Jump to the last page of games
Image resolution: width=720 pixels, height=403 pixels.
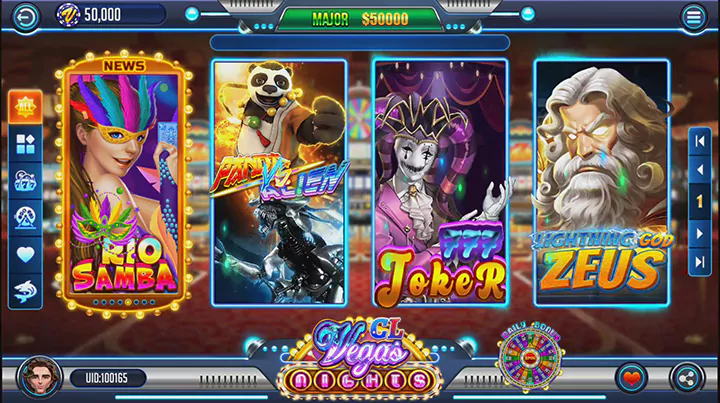[x=700, y=263]
